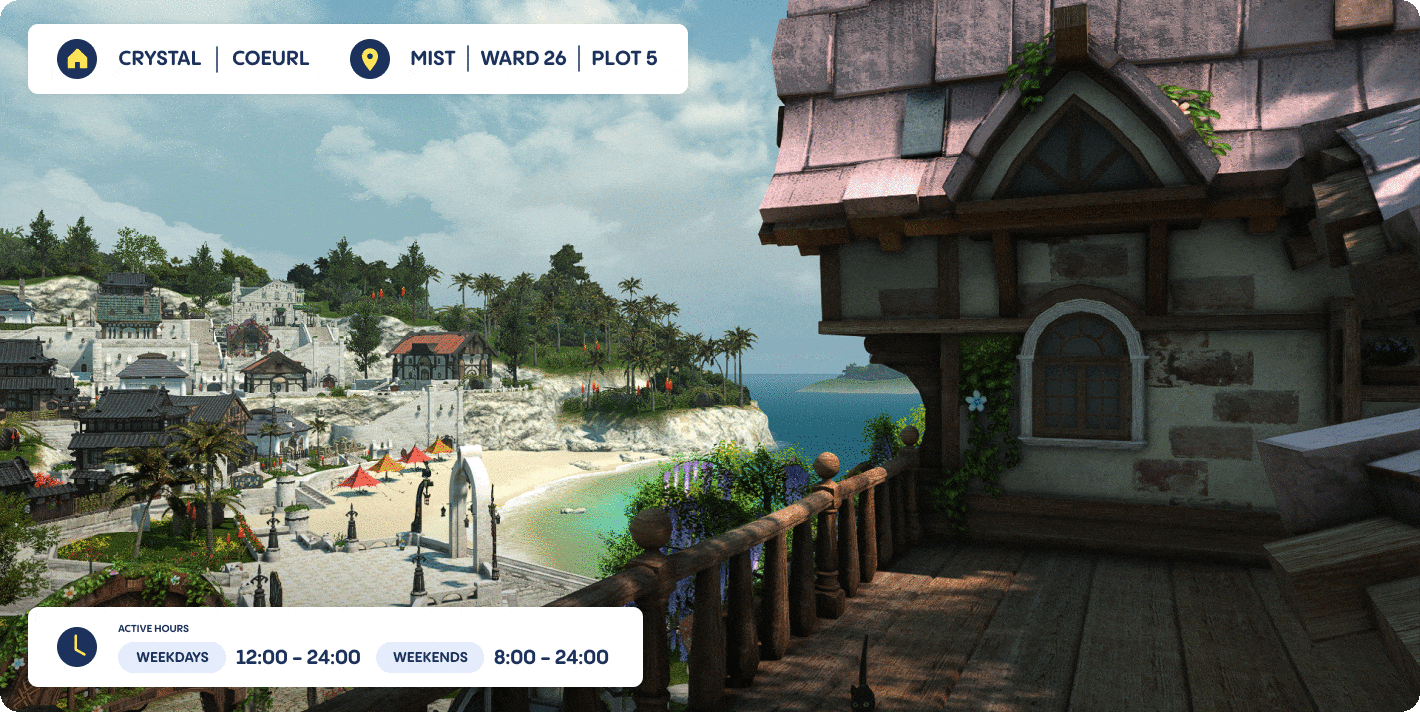Select the map pin location icon
The width and height of the screenshot is (1420, 712).
coord(370,59)
